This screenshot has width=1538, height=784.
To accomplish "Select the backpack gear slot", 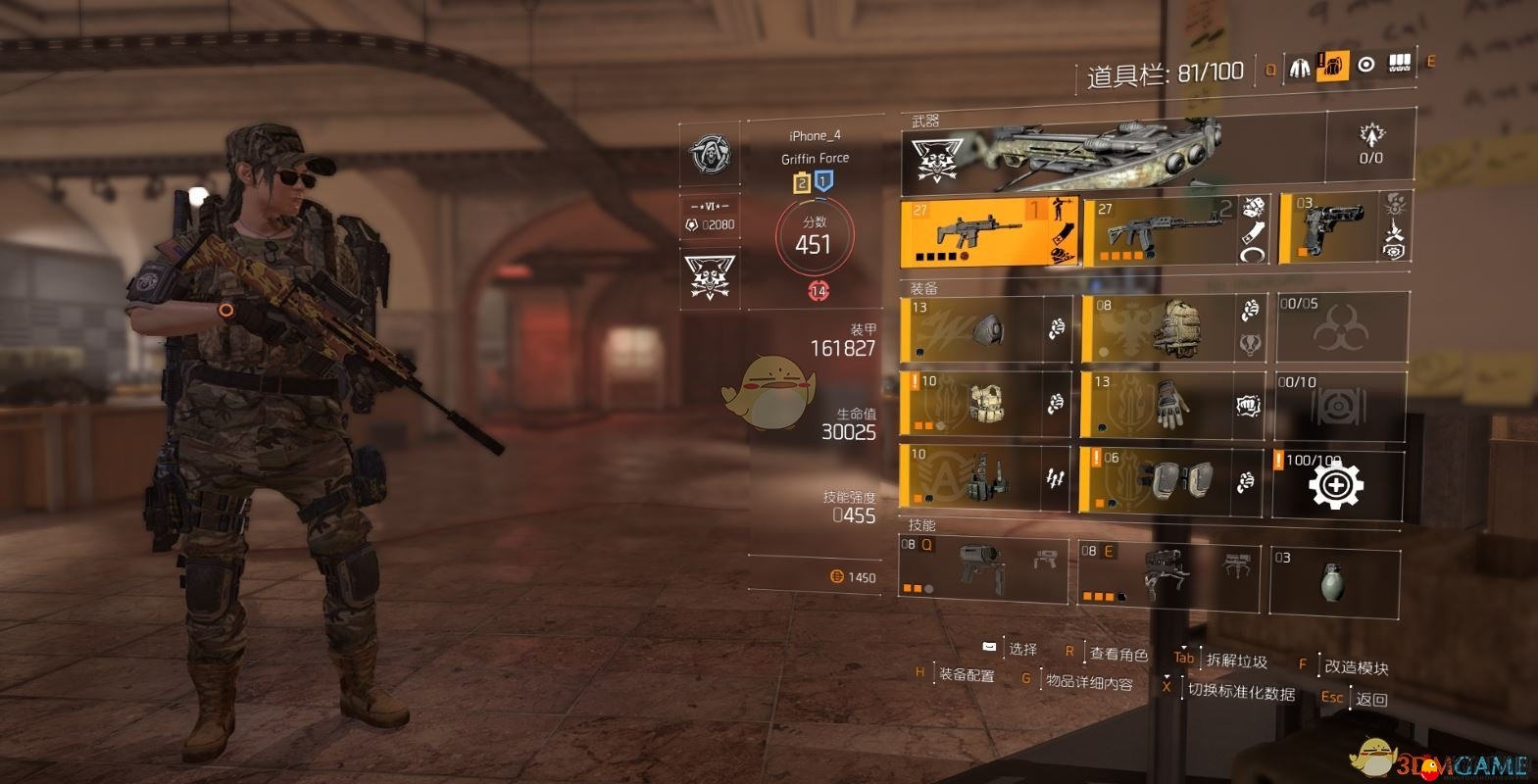I will pos(1171,328).
